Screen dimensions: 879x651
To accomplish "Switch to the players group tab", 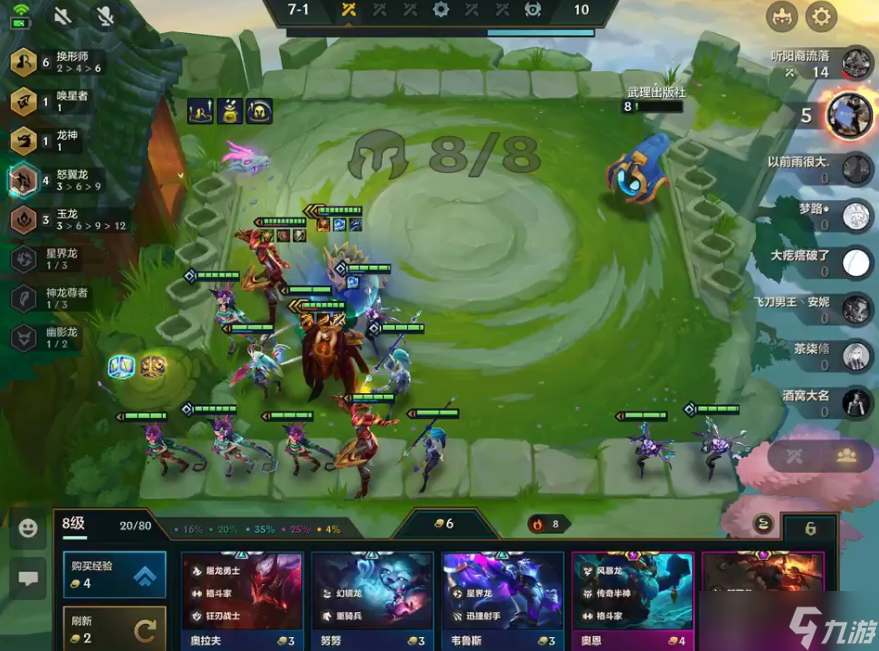I will click(x=846, y=456).
